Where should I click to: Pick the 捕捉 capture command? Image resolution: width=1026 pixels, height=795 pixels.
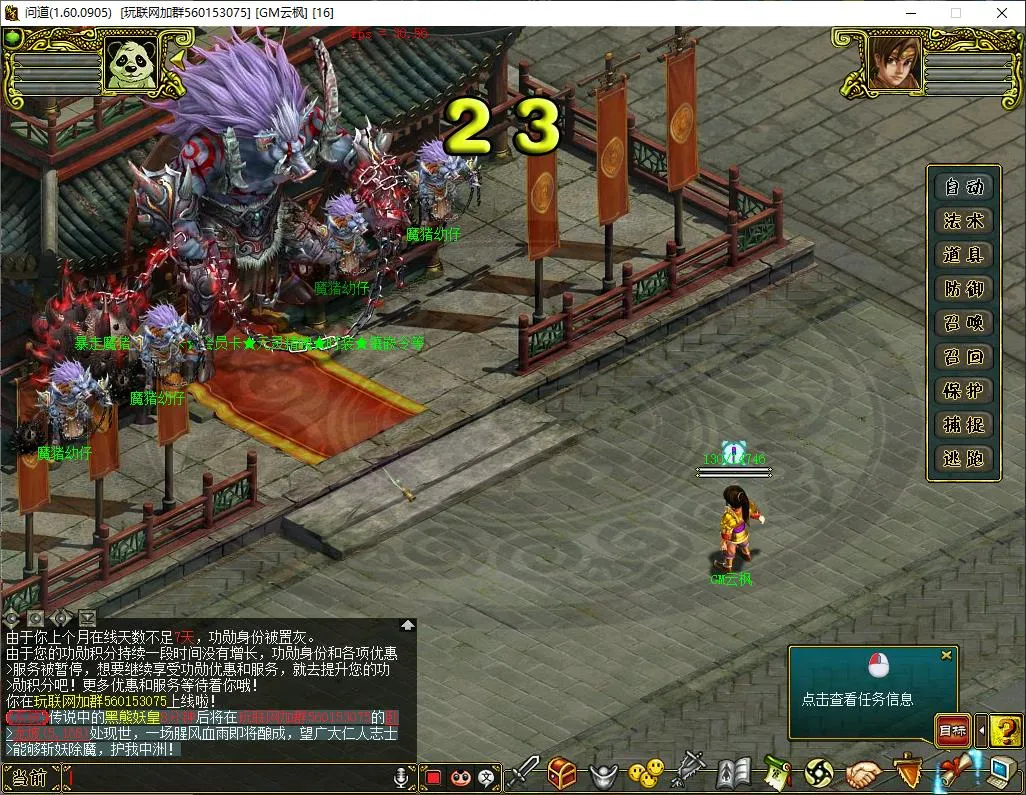coord(963,425)
